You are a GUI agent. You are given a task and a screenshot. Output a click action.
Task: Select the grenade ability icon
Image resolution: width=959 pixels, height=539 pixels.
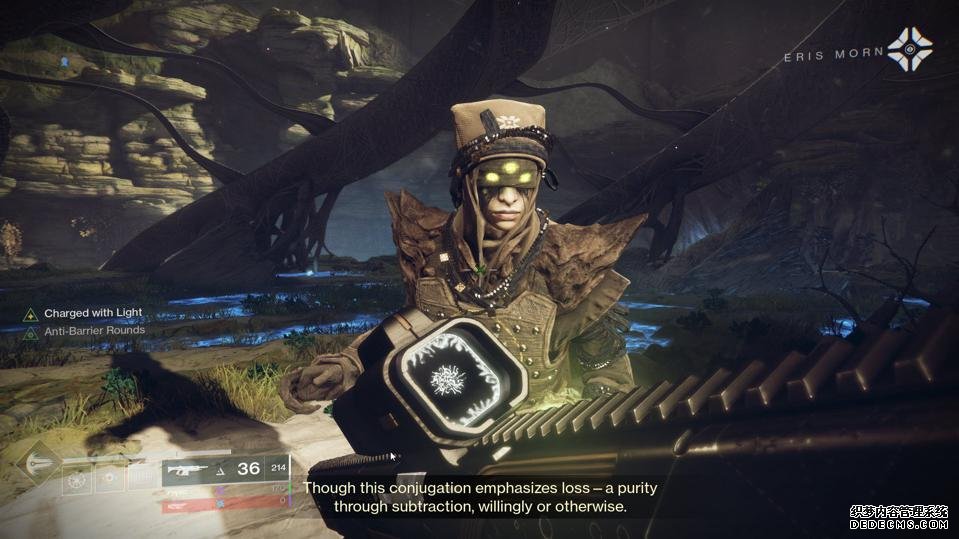[78, 480]
